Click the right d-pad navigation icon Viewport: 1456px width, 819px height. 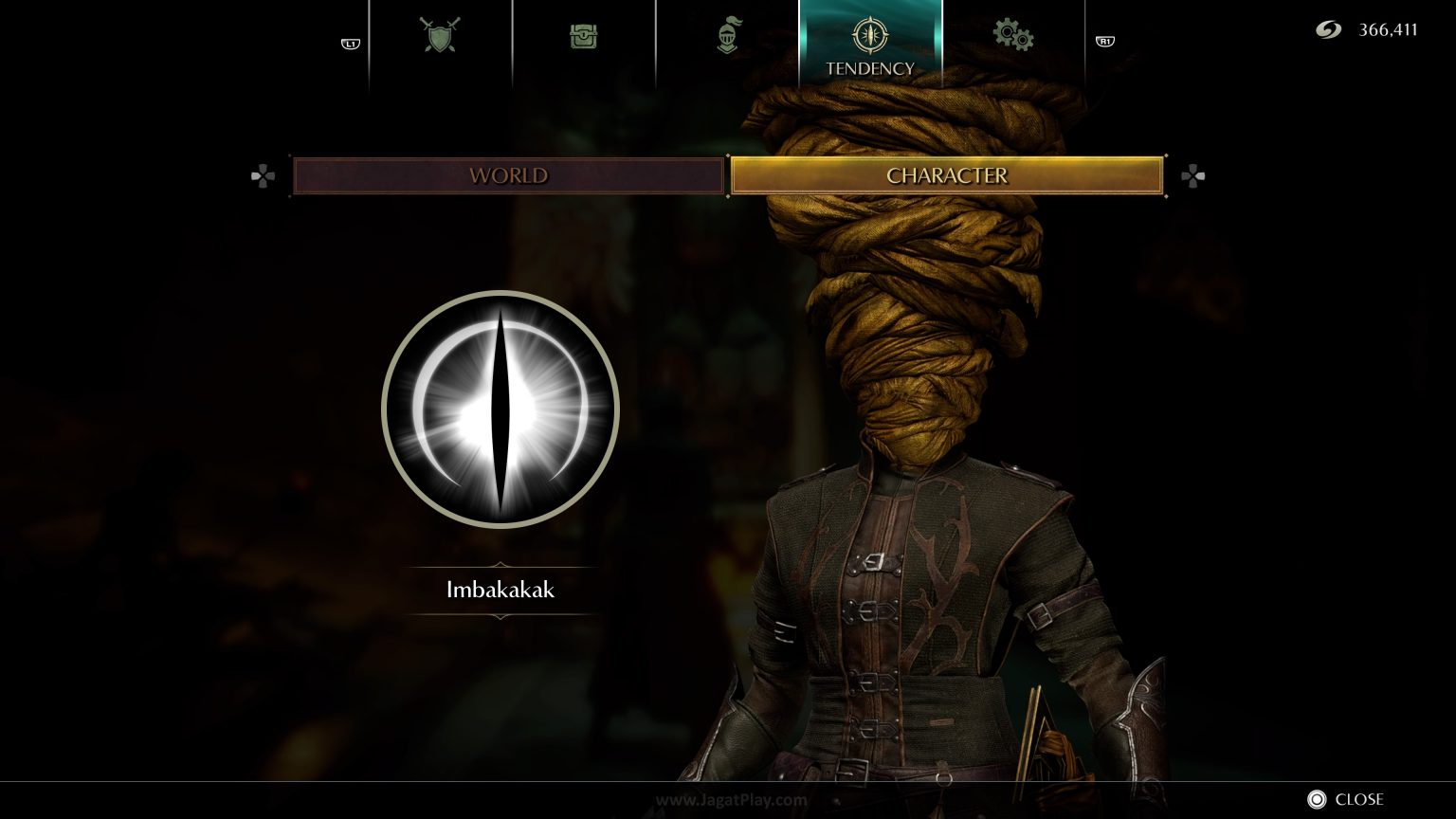click(1193, 175)
